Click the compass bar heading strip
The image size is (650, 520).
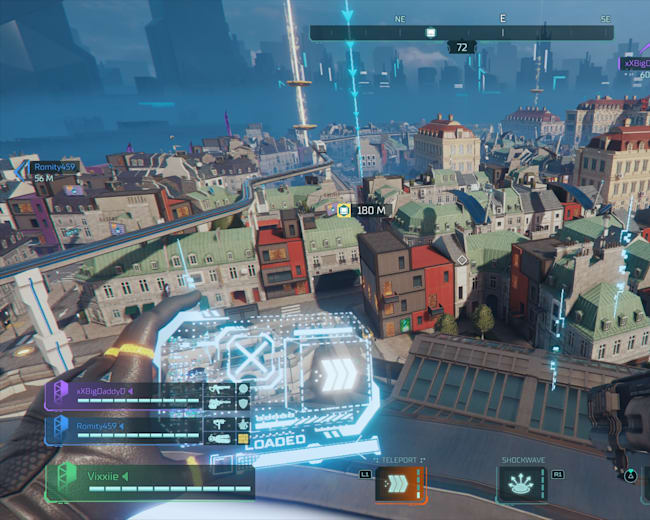461,32
